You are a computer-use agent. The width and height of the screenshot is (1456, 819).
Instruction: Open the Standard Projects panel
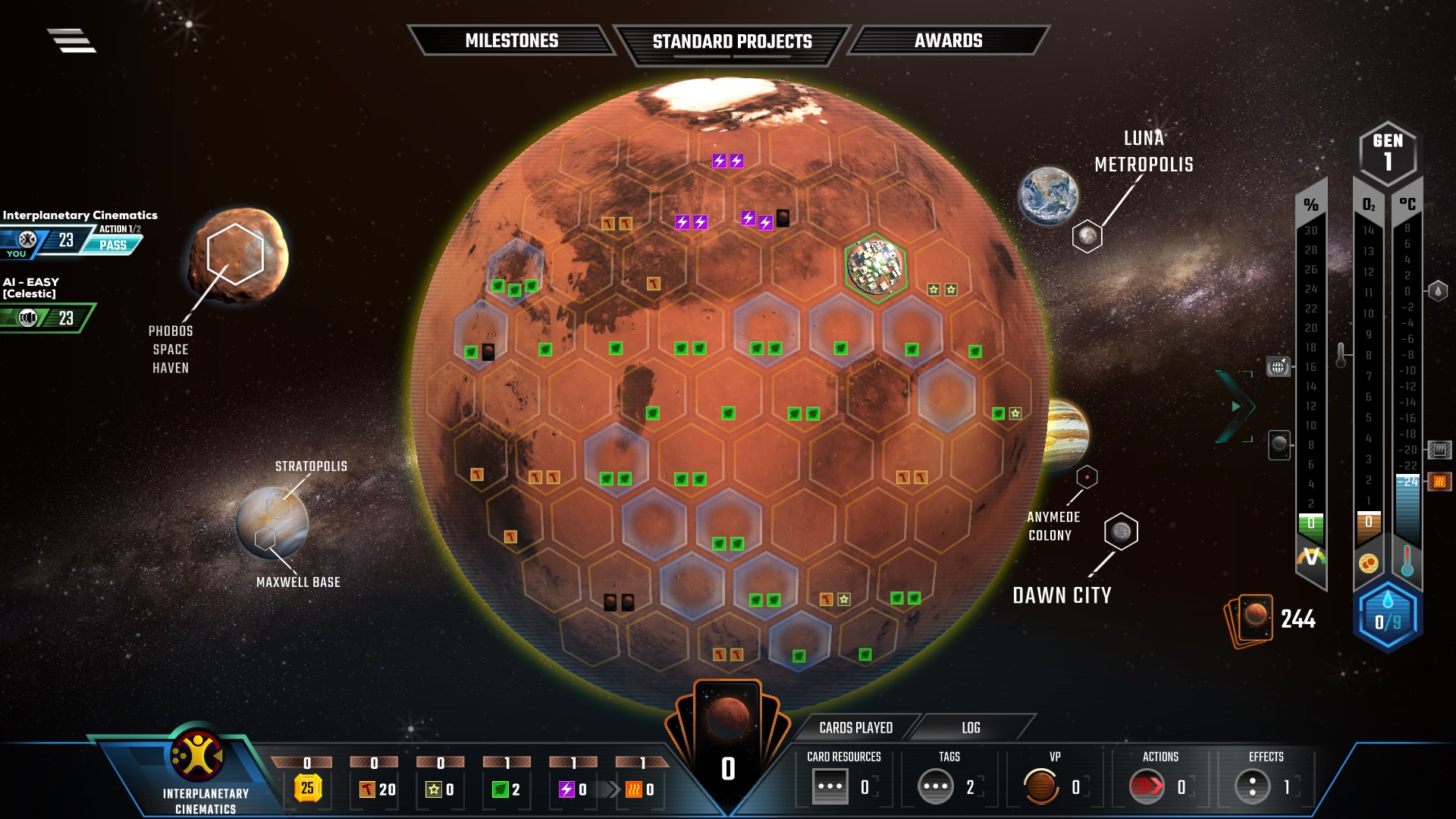[x=732, y=42]
